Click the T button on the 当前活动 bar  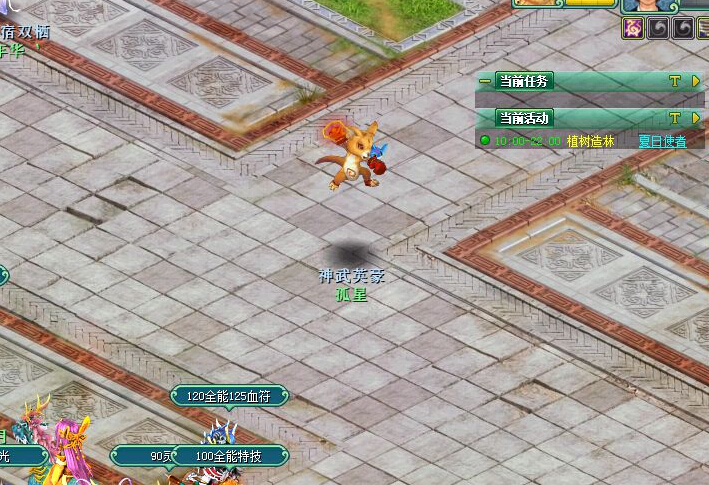tap(675, 118)
